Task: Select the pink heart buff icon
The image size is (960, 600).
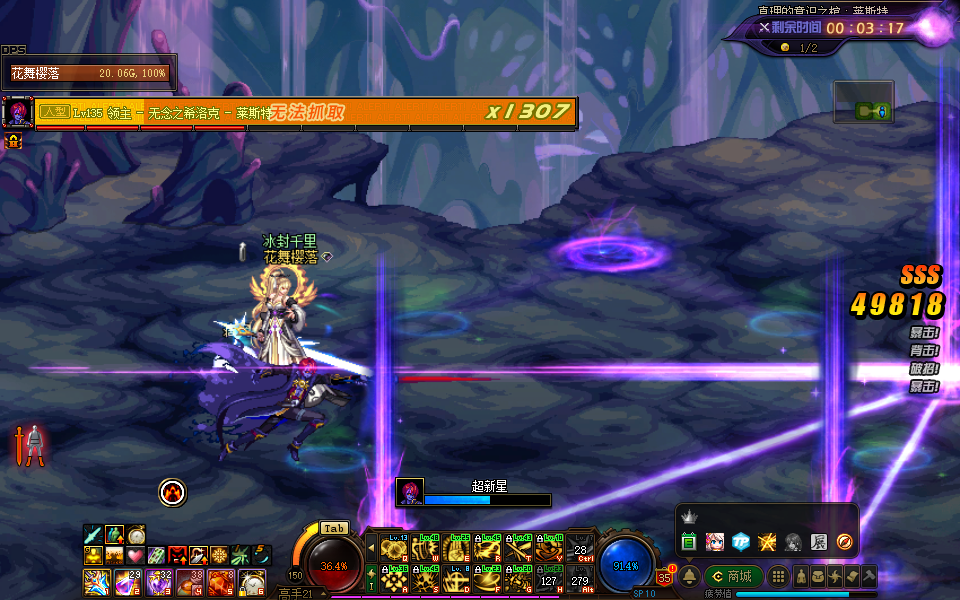Action: click(x=135, y=555)
